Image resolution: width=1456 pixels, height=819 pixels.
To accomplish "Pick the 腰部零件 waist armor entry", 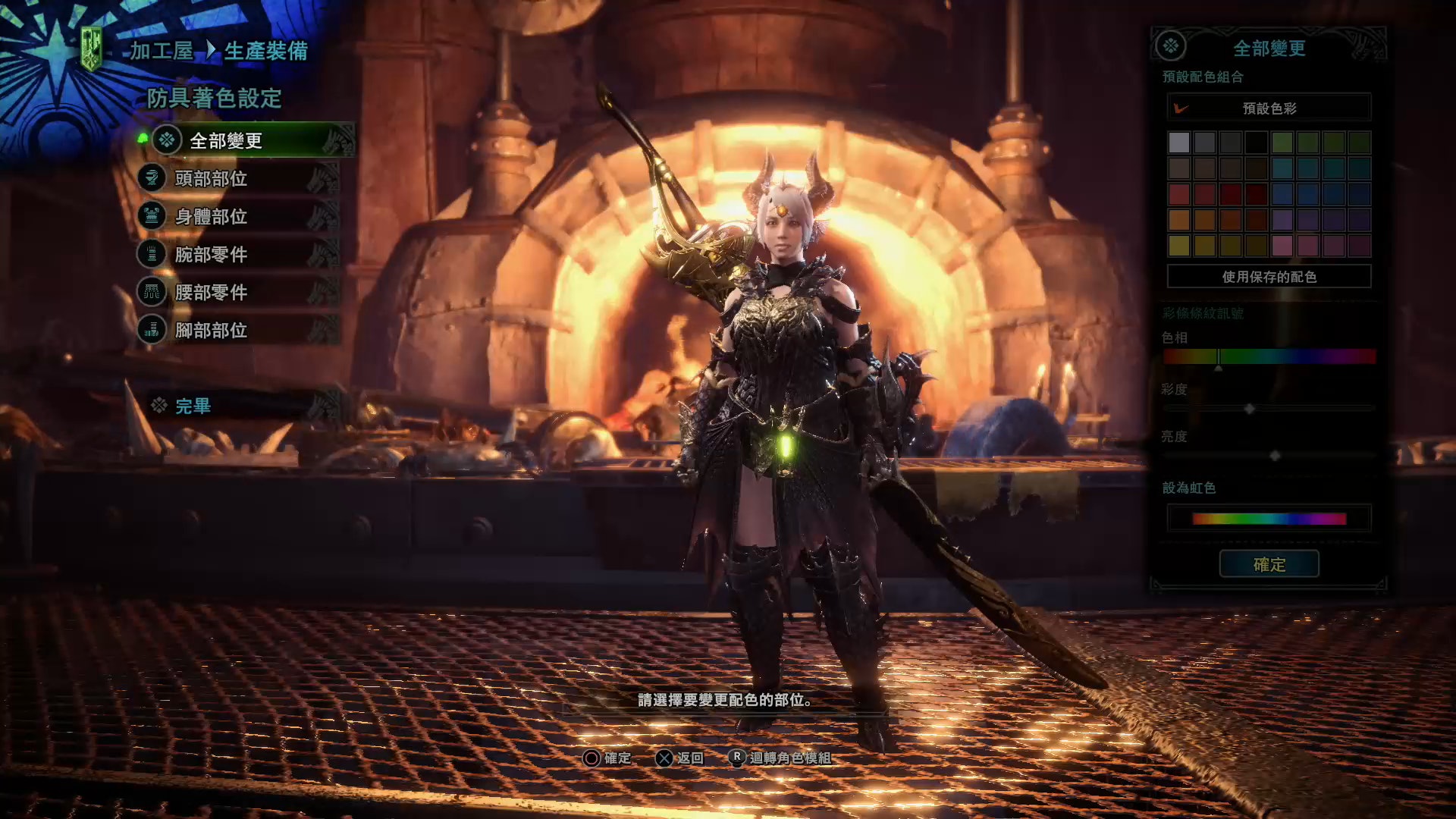I will (211, 292).
